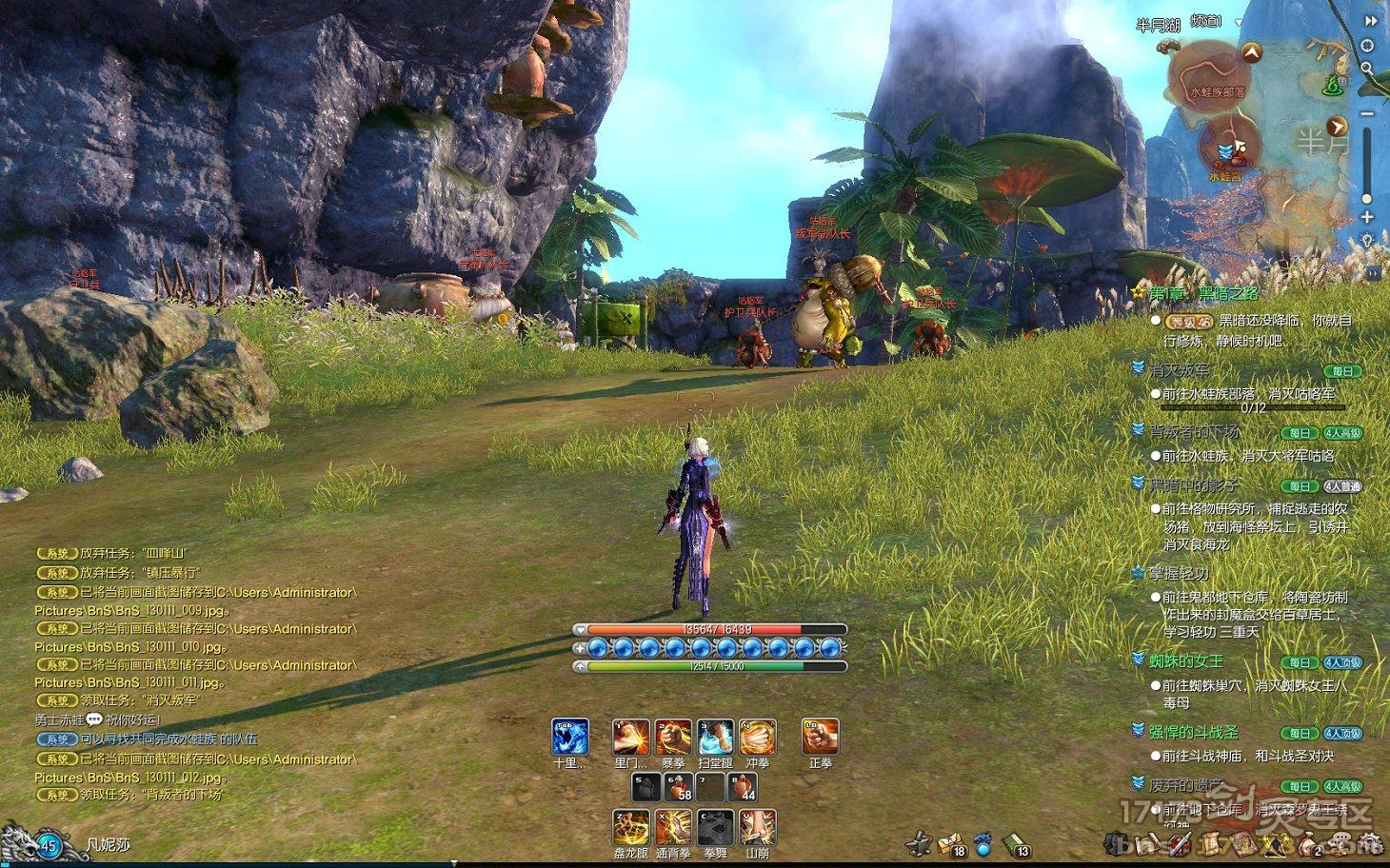This screenshot has height=868, width=1390.
Task: Select the 蜘蛛的女王 quest entry
Action: (x=1185, y=661)
